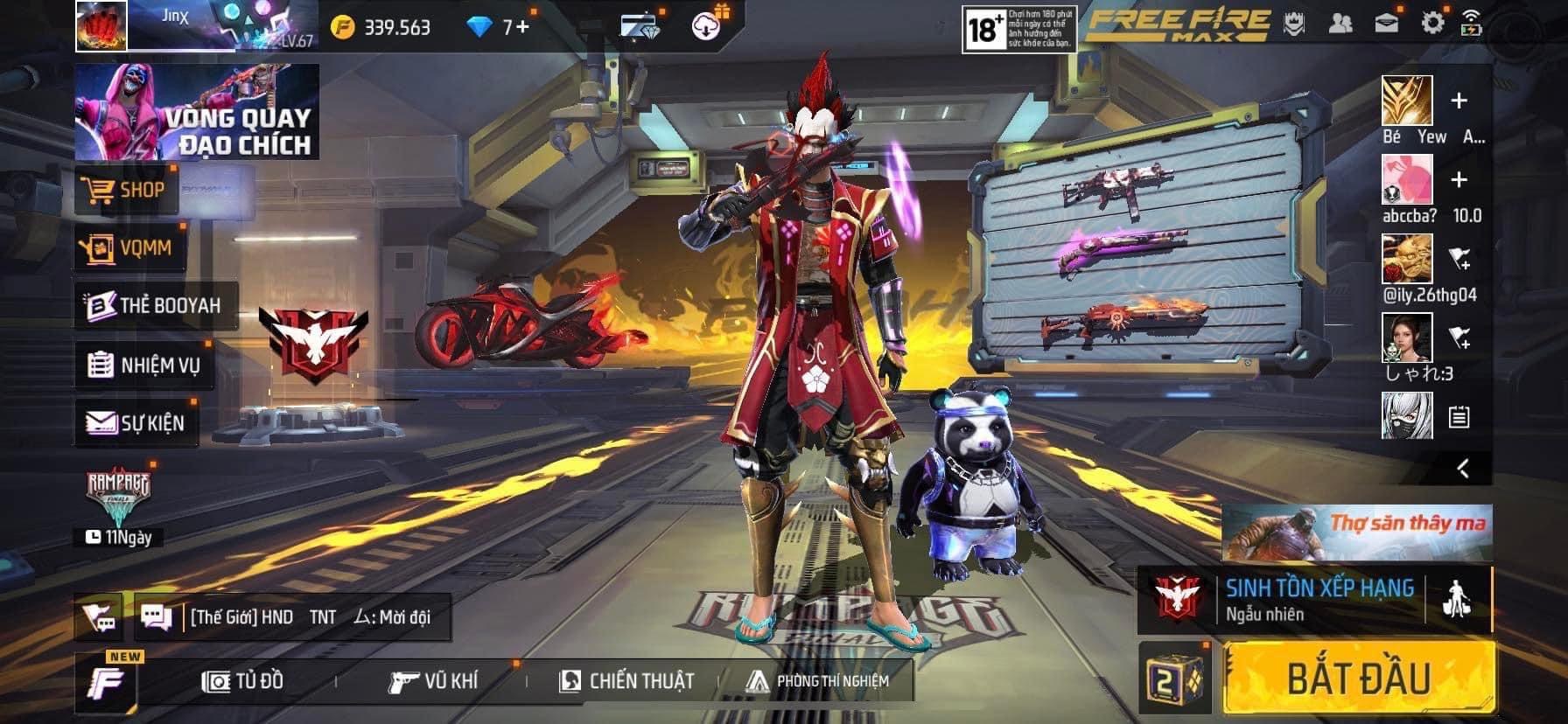Add diamonds with the plus button
1568x724 pixels.
coord(522,27)
